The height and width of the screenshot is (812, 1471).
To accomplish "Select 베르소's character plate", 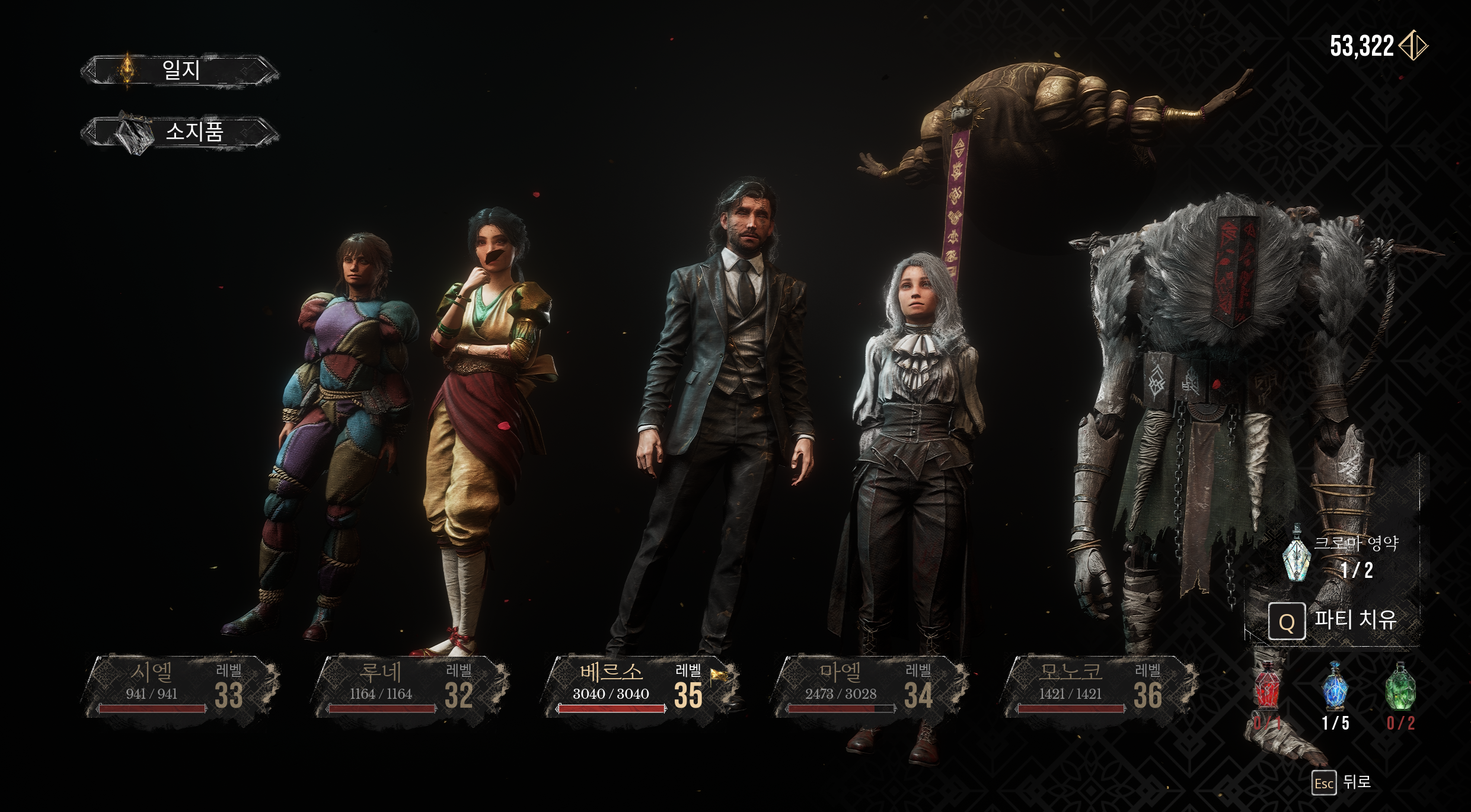I will tap(640, 686).
